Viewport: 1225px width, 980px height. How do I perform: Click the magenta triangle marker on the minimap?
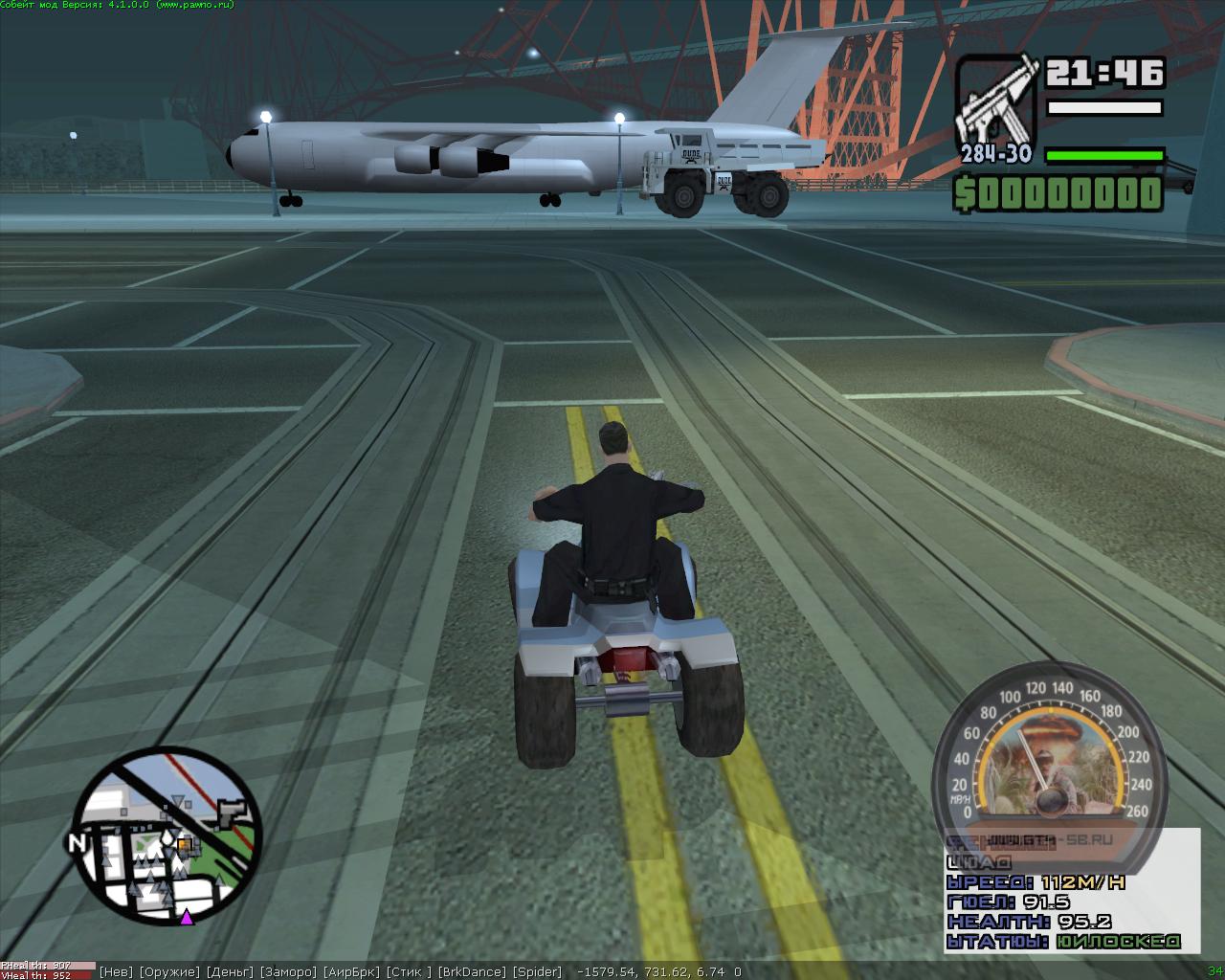tap(187, 918)
